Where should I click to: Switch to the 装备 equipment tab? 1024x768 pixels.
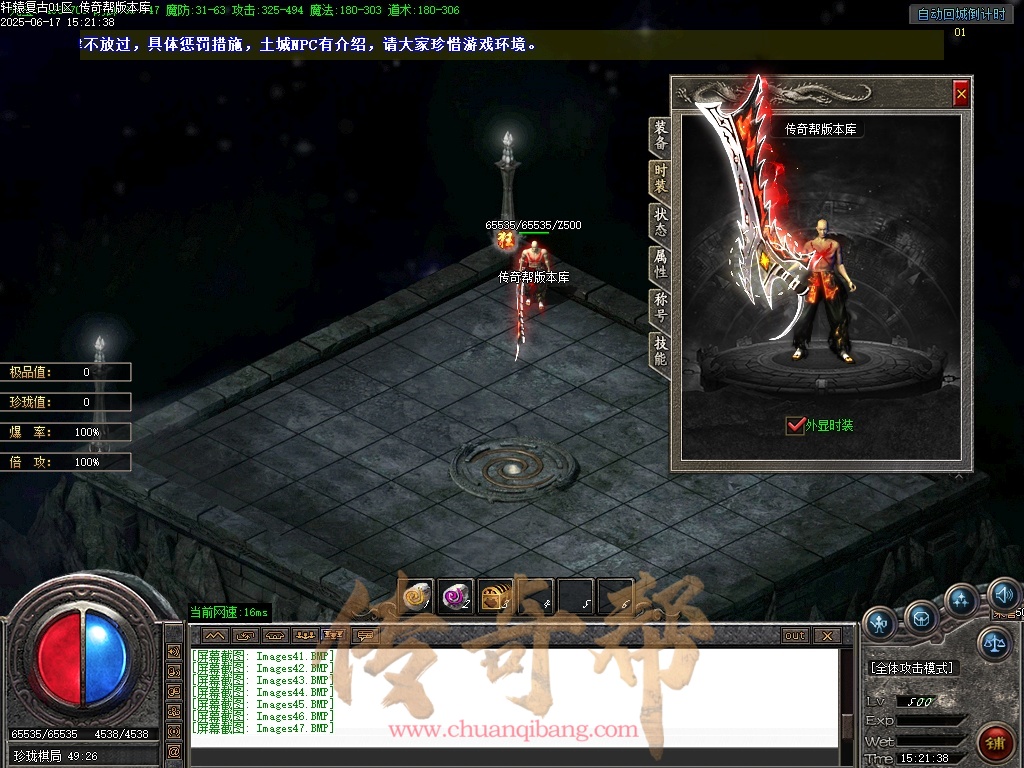point(660,136)
